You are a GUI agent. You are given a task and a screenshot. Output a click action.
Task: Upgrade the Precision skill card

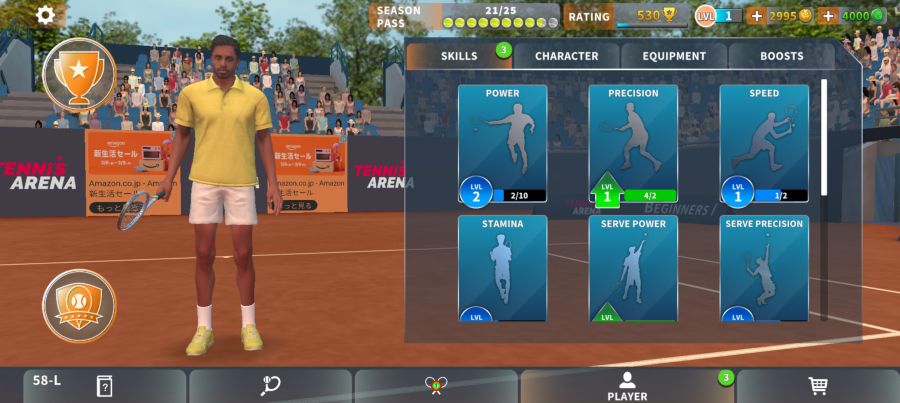click(633, 143)
